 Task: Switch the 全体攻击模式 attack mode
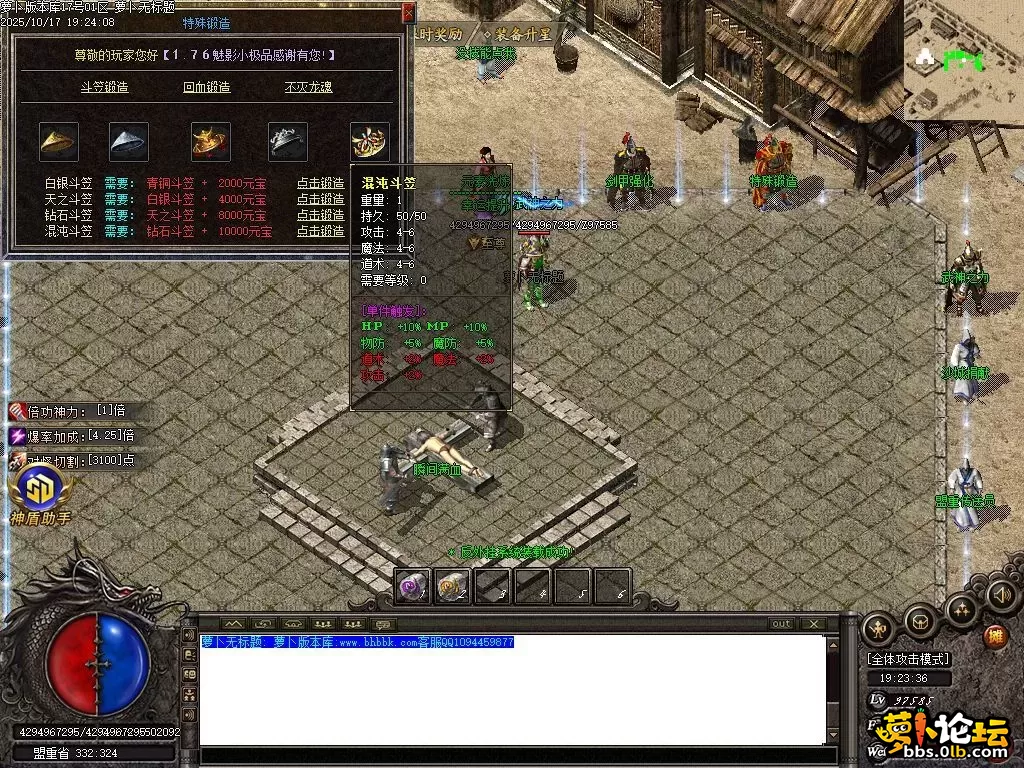[x=909, y=659]
